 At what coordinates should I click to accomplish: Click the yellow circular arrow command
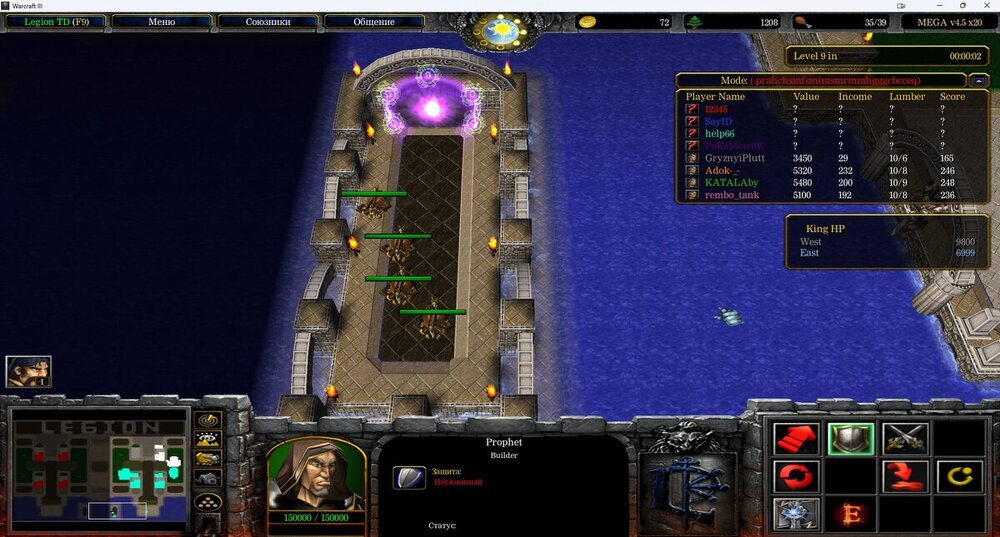tap(959, 476)
